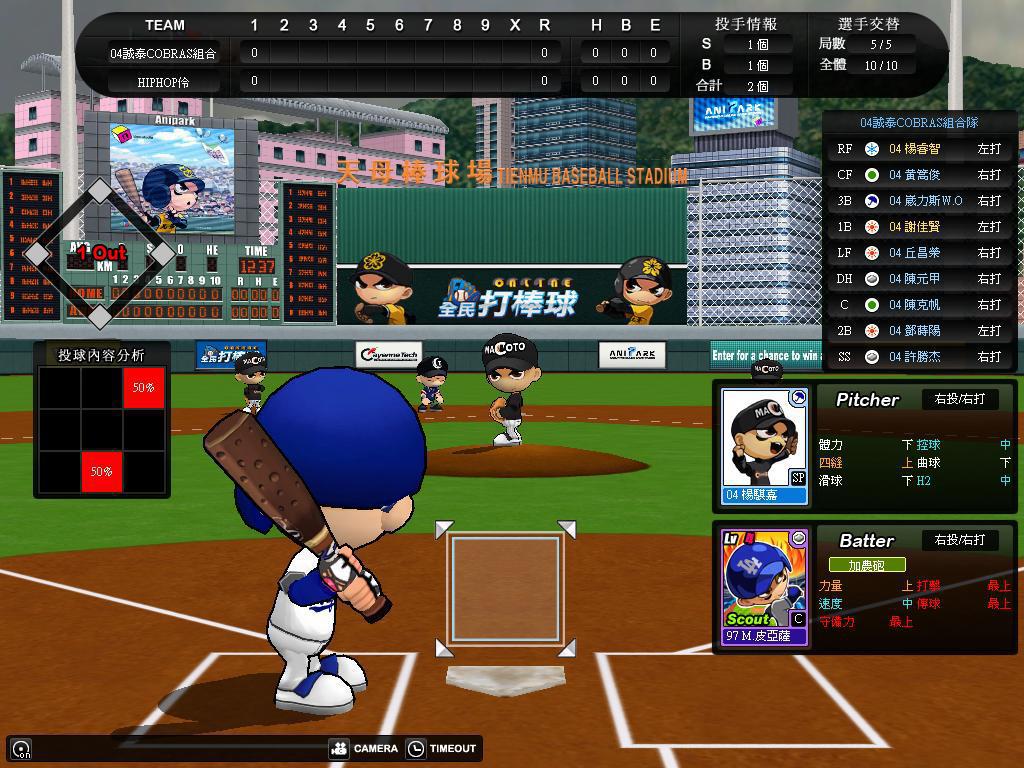Pick the 1B player row in lineup
1024x768 pixels.
click(919, 227)
